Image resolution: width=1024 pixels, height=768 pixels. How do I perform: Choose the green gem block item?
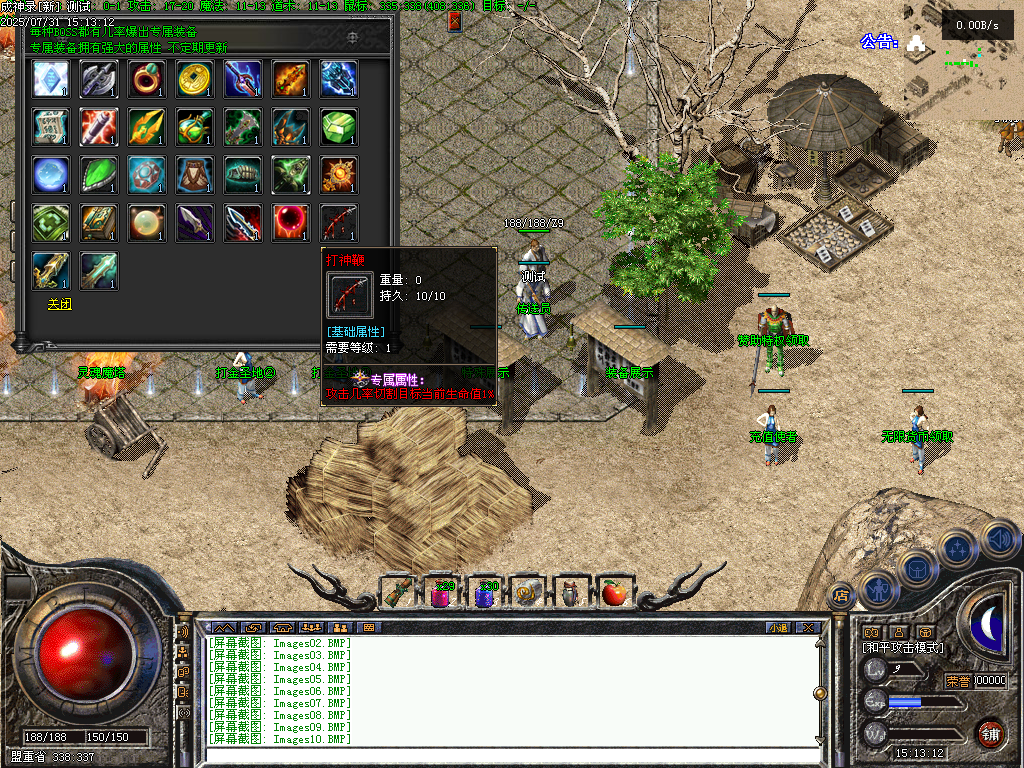(339, 127)
